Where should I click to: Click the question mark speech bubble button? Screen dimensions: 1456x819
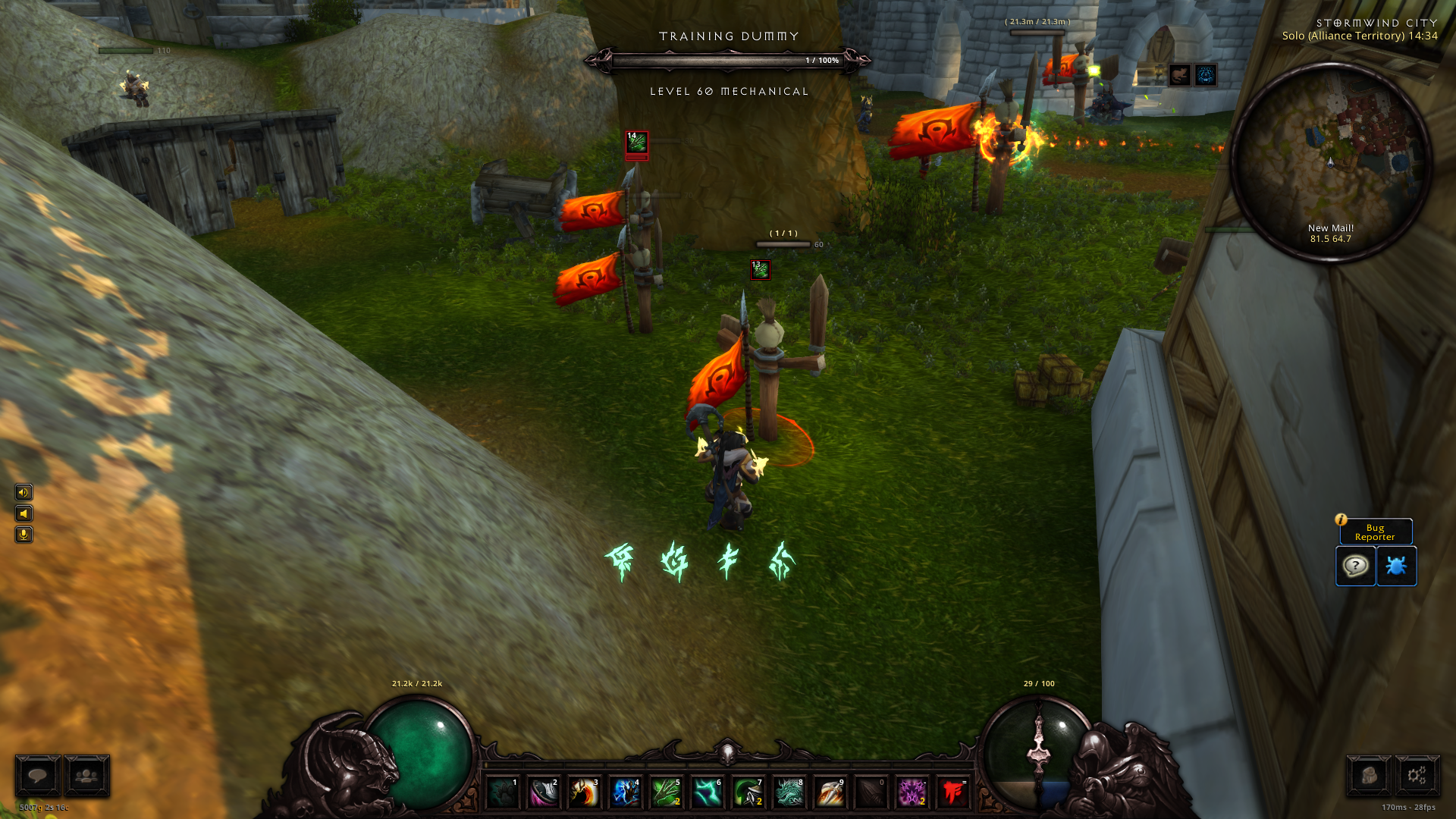pyautogui.click(x=1355, y=566)
